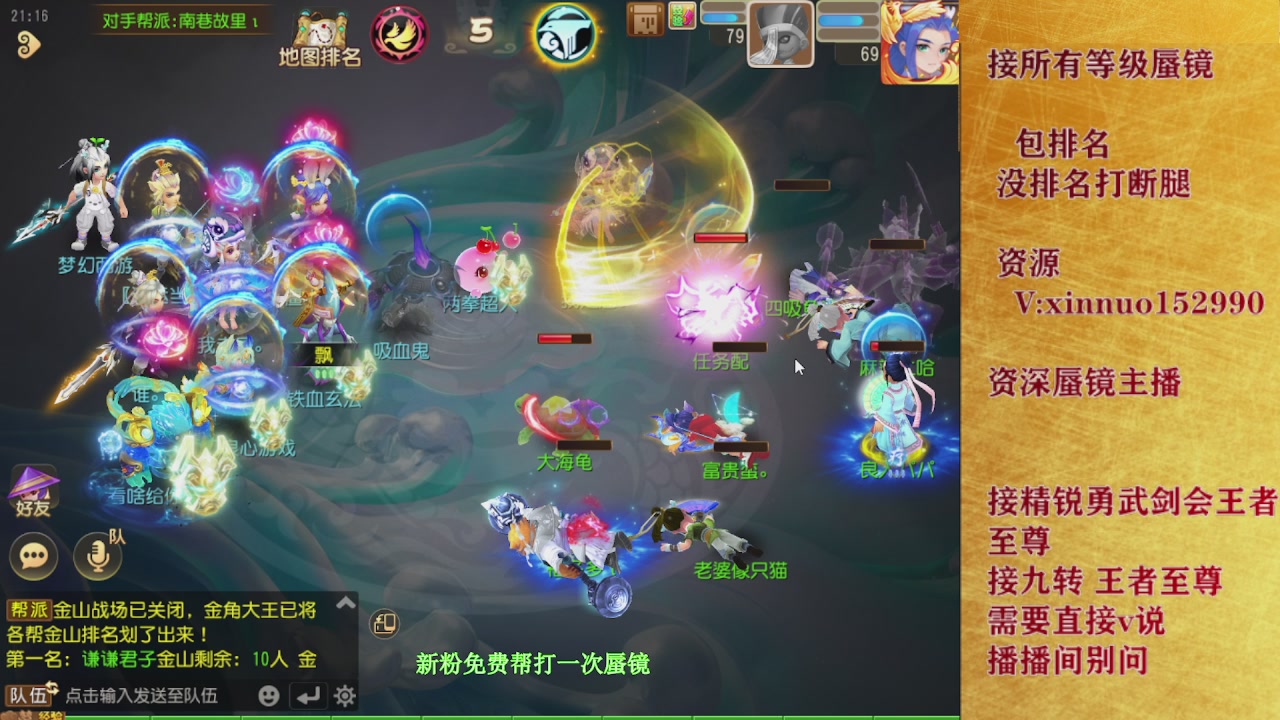The width and height of the screenshot is (1280, 720).
Task: Open the emoji picker in the chat bar
Action: click(x=268, y=695)
